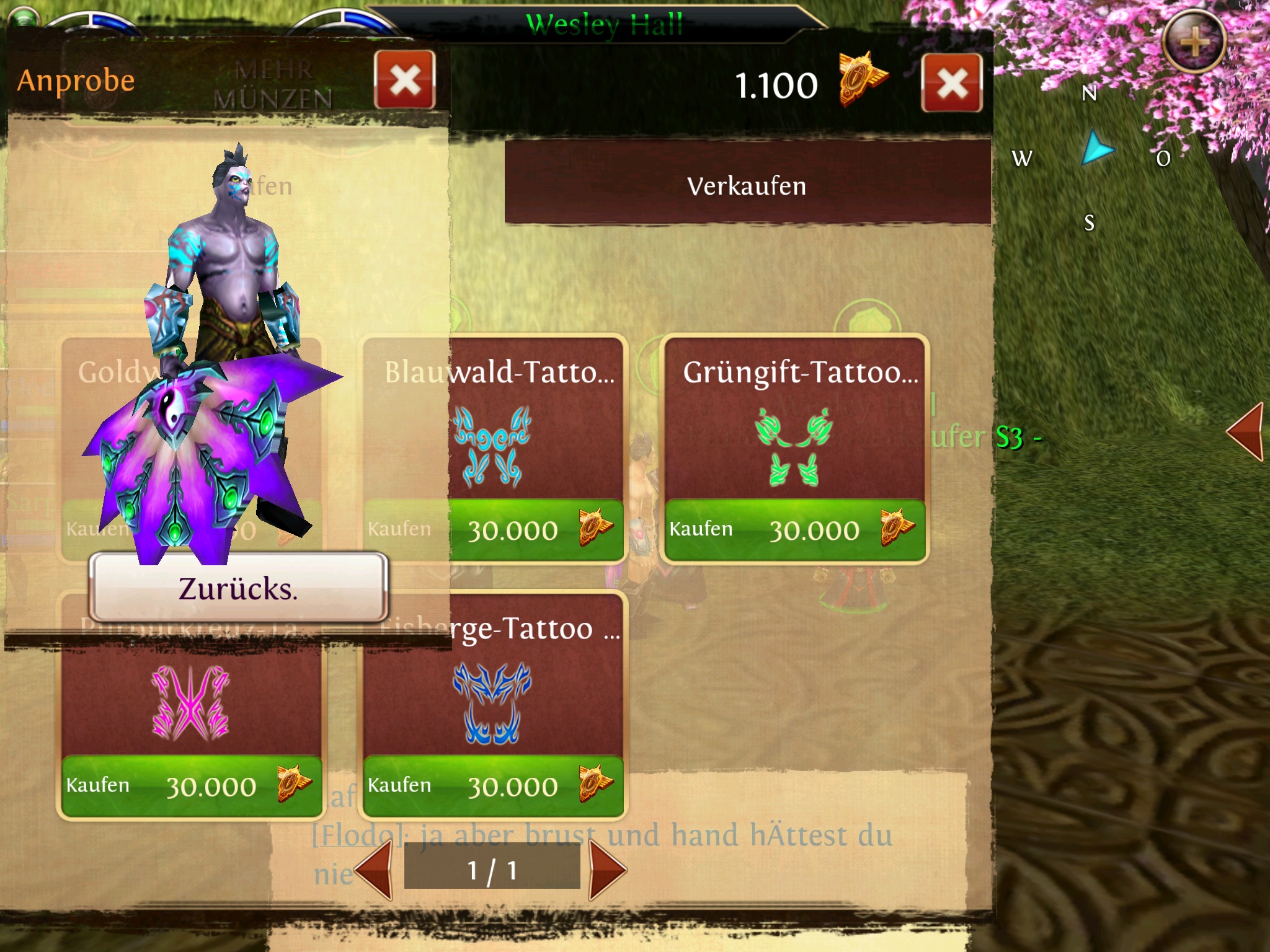Open the Verkaufen sell tab

[747, 185]
